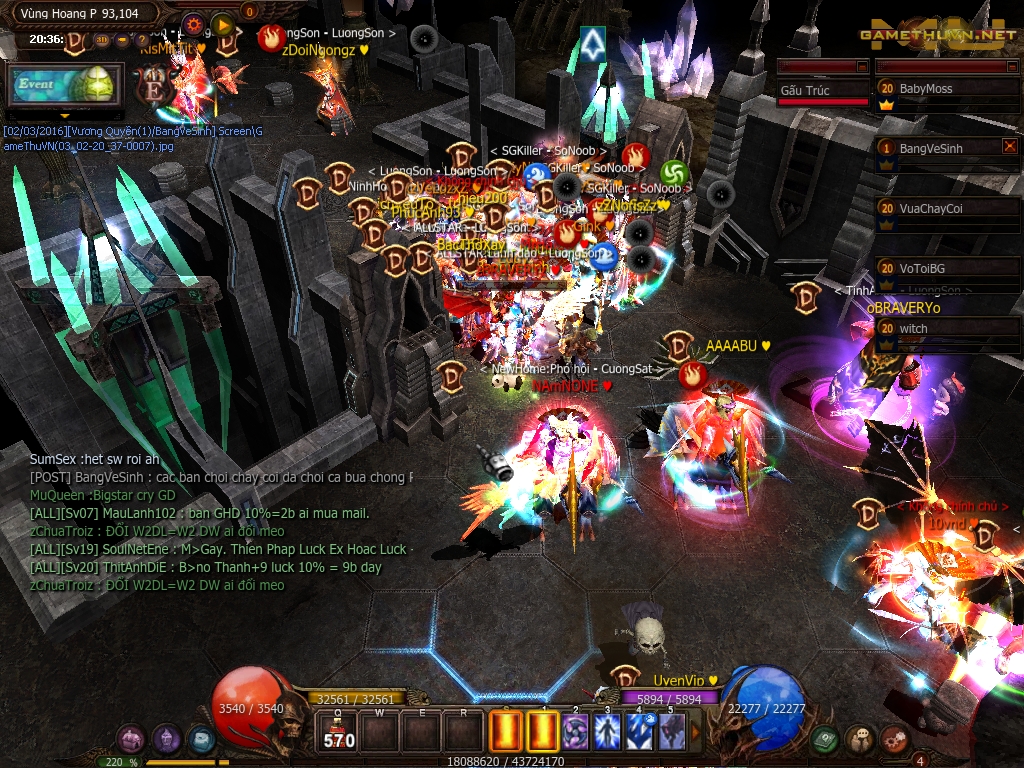Remove BangVeSinh with the orange X

click(1009, 146)
